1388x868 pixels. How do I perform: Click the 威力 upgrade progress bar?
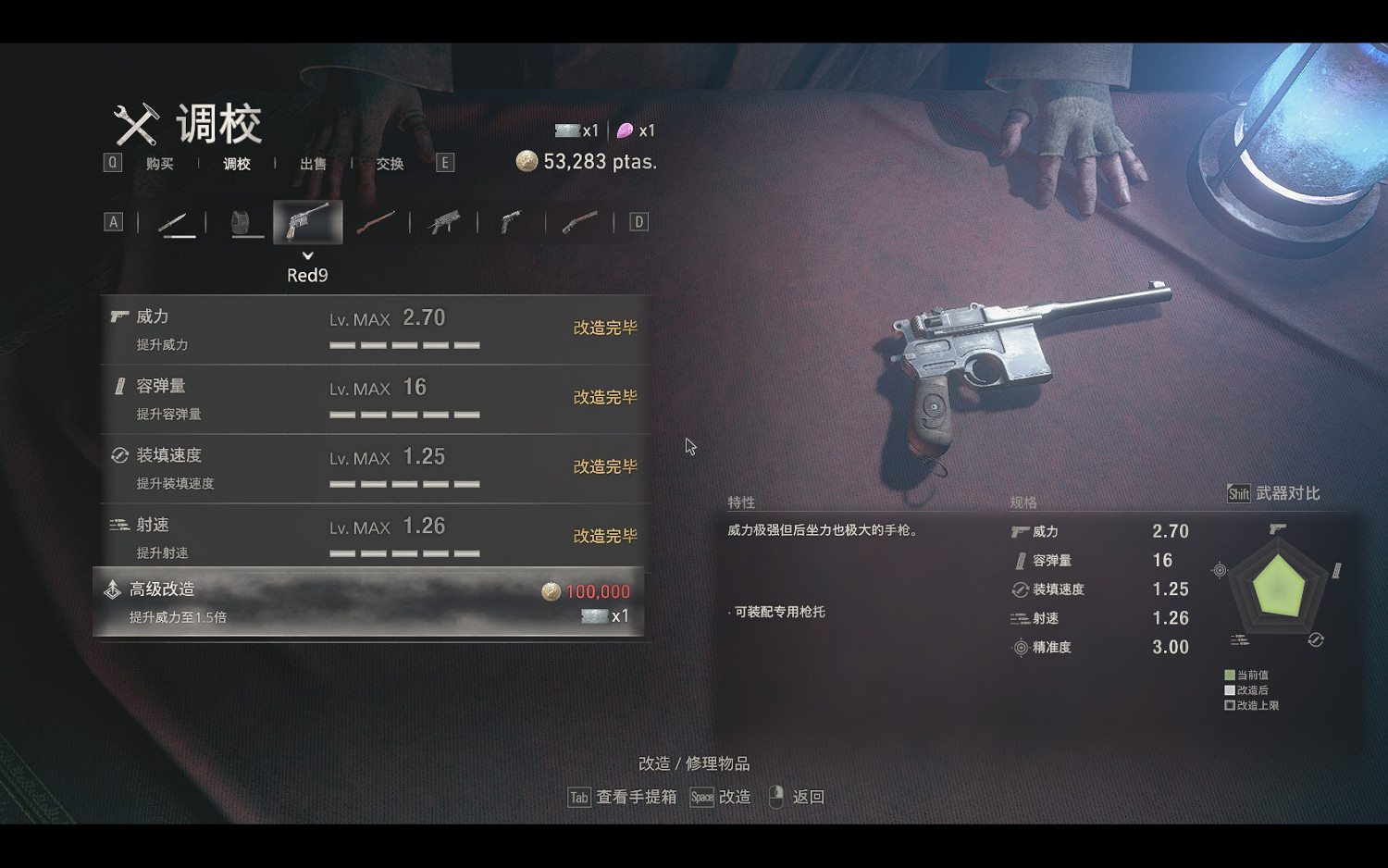point(405,343)
